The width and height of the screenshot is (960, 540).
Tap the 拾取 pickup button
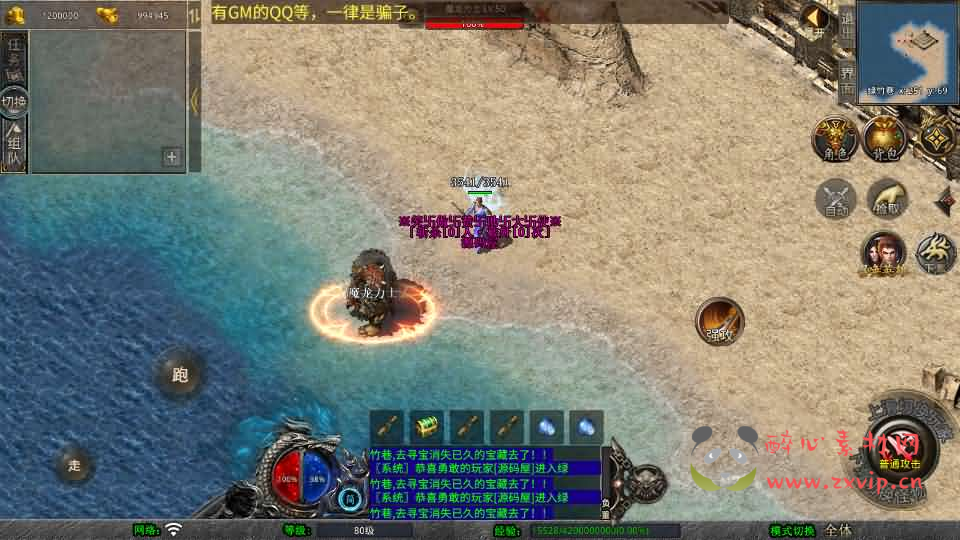click(886, 198)
